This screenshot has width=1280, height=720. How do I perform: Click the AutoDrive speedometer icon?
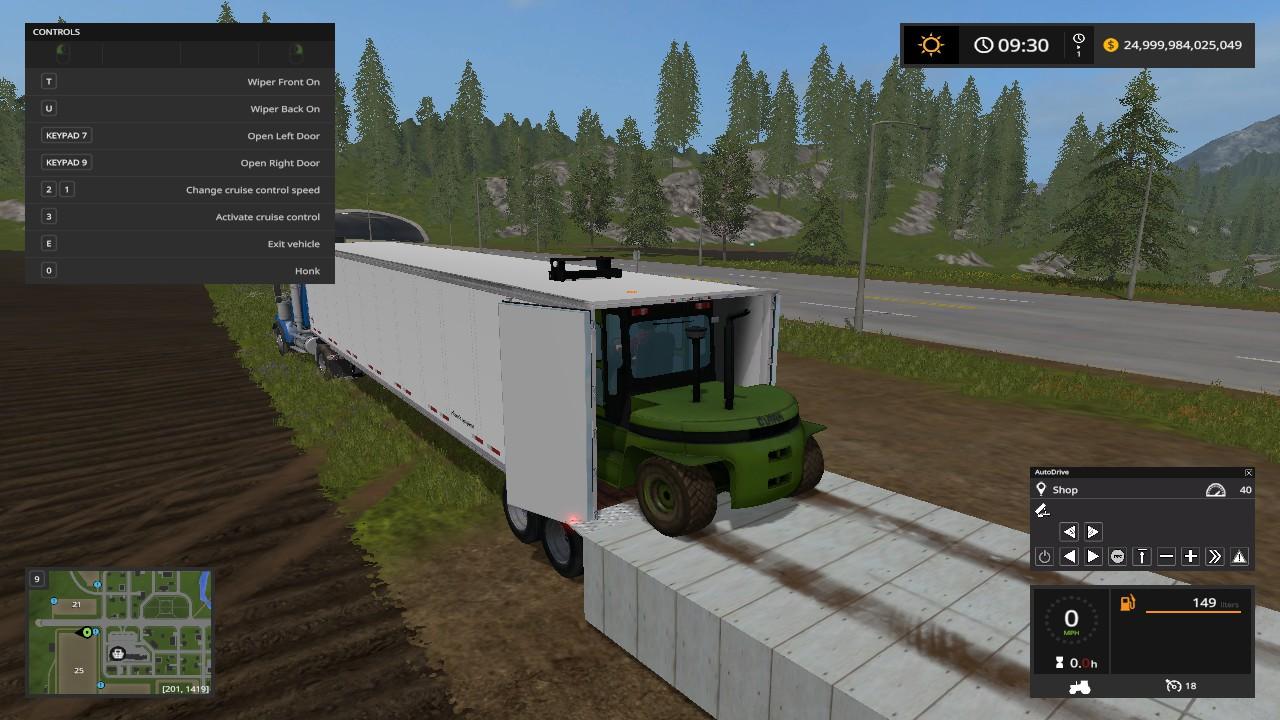[1215, 490]
